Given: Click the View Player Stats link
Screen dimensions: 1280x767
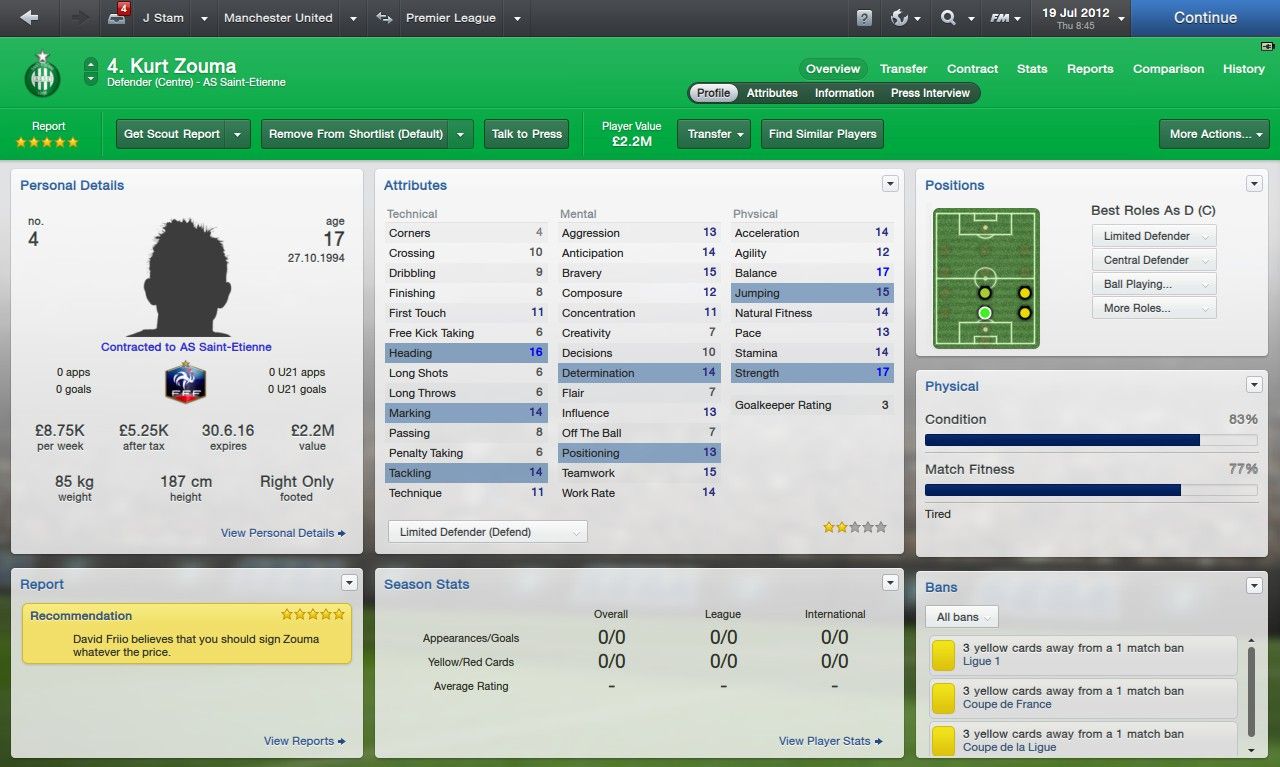Looking at the screenshot, I should click(830, 741).
